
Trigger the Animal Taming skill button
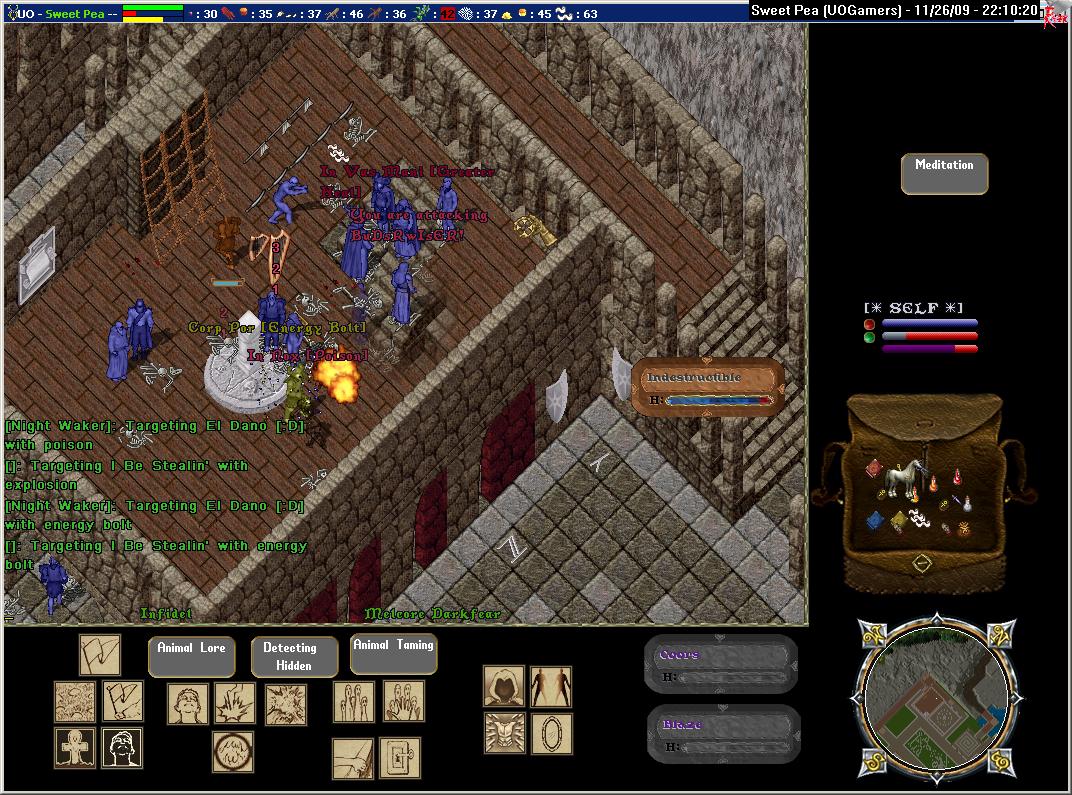point(393,653)
